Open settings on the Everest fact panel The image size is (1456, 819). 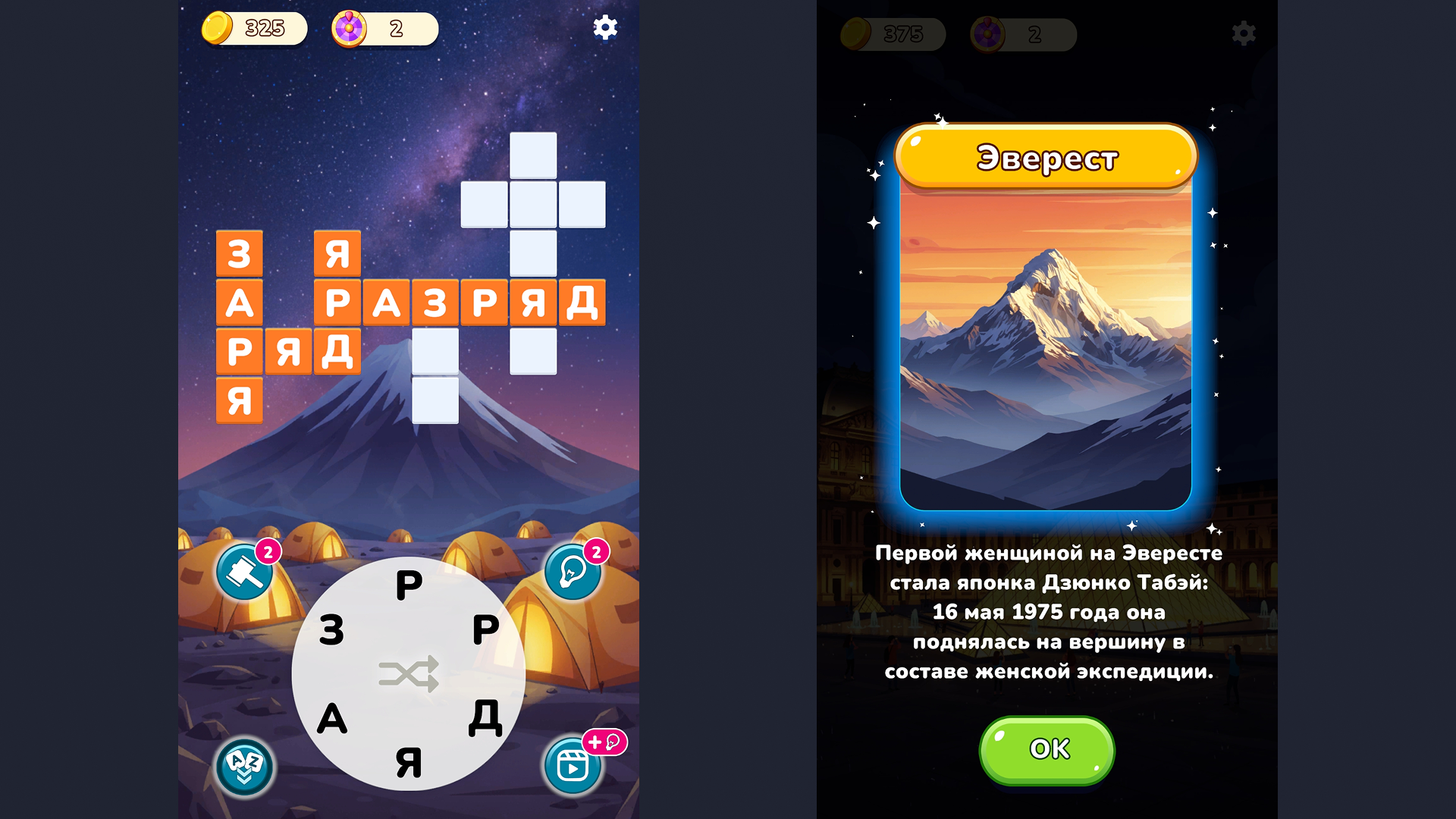1244,33
